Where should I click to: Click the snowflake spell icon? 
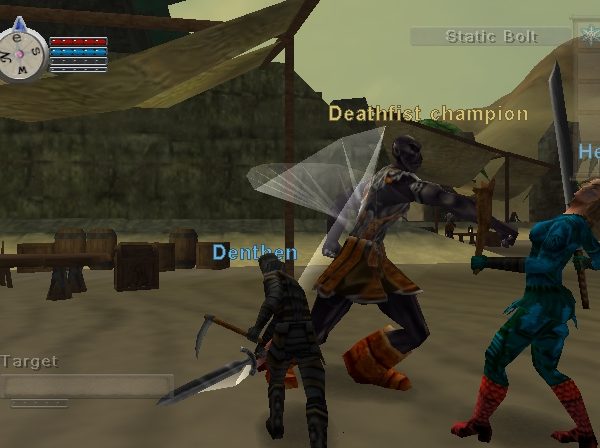pos(587,35)
